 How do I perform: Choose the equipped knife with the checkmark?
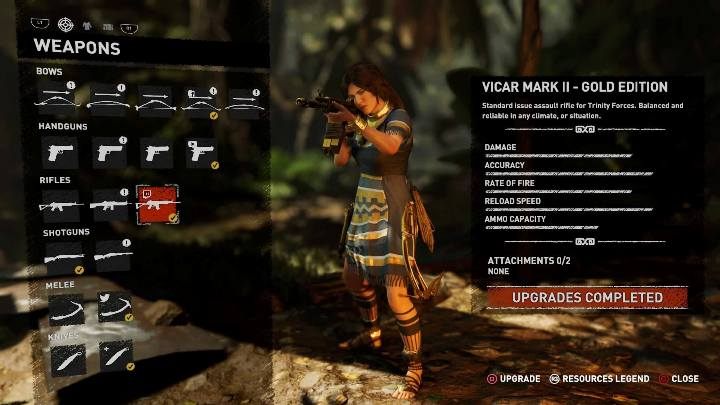(116, 358)
